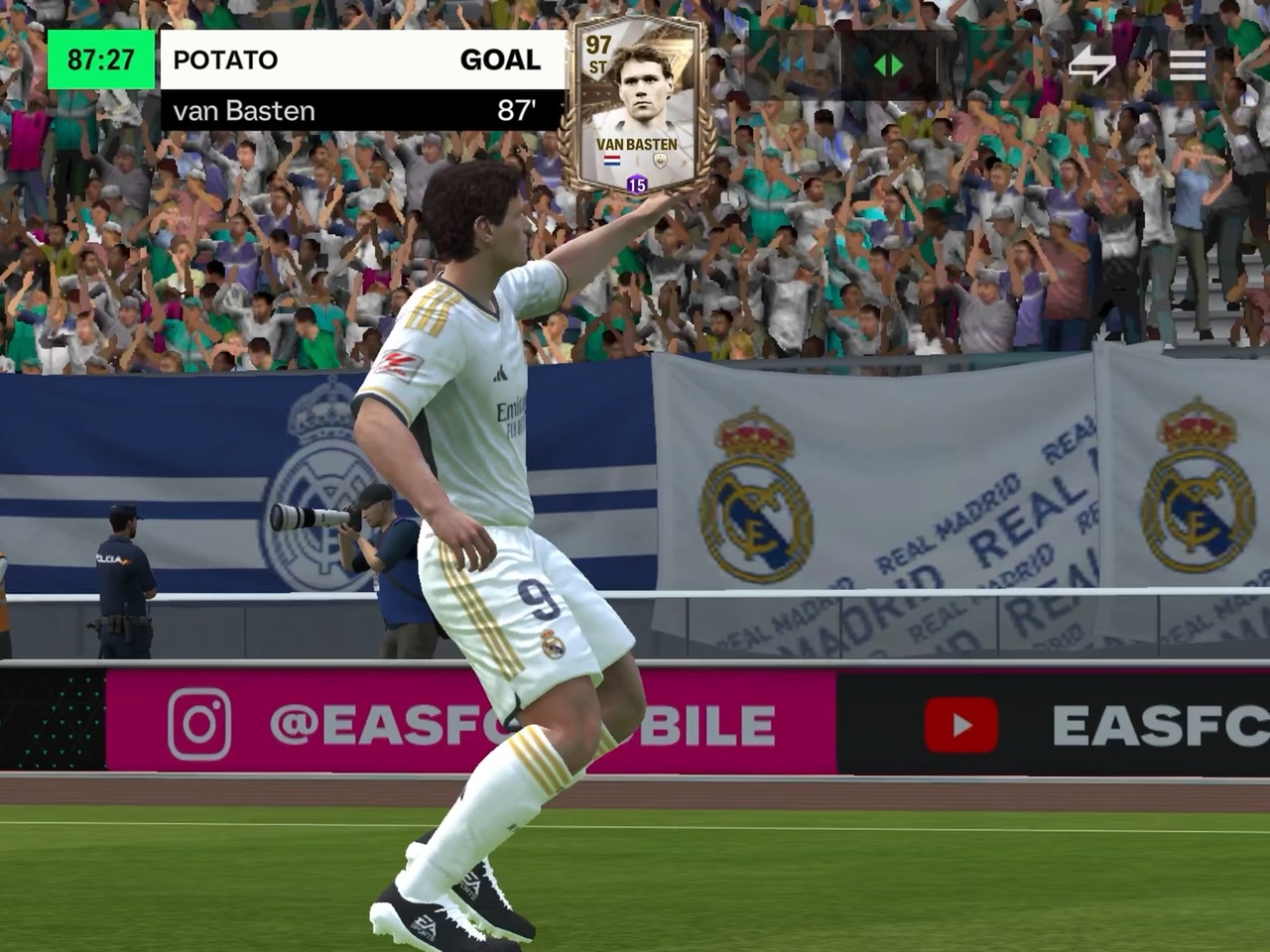Tap the white swap arrows icon
Screen dimensions: 1270x952
[x=1091, y=65]
